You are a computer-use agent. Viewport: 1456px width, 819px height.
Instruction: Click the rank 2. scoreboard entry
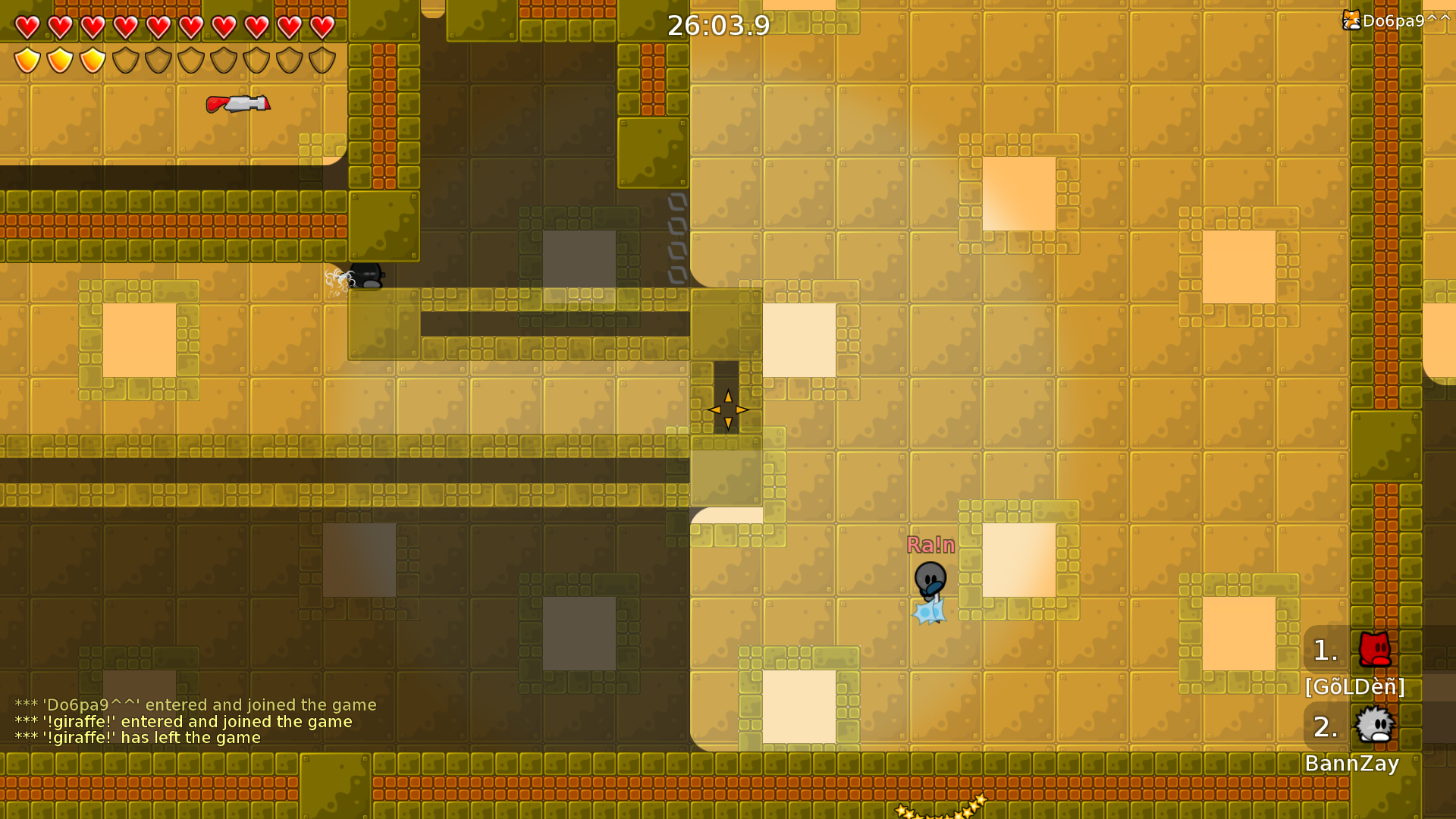pyautogui.click(x=1326, y=726)
